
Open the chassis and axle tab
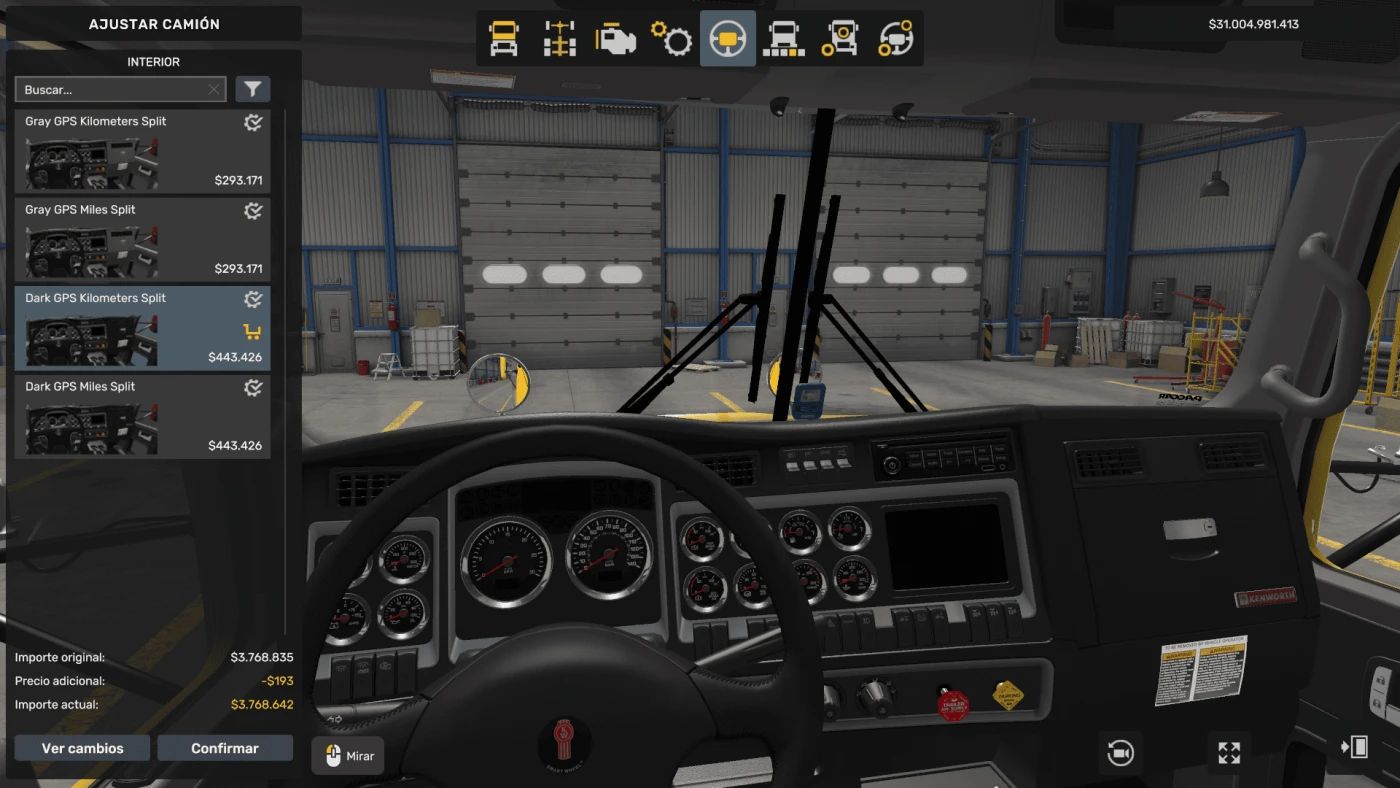click(560, 39)
